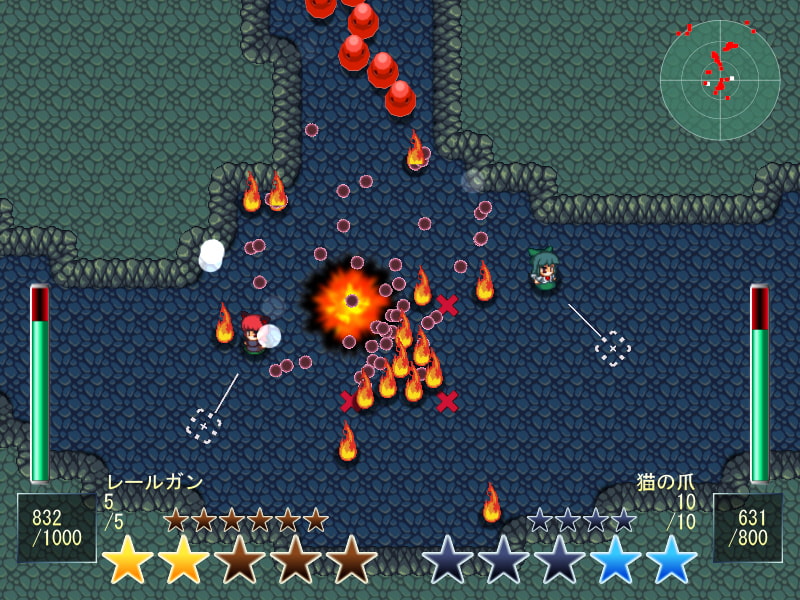Select the 猫の爪 weapon label

tap(665, 482)
